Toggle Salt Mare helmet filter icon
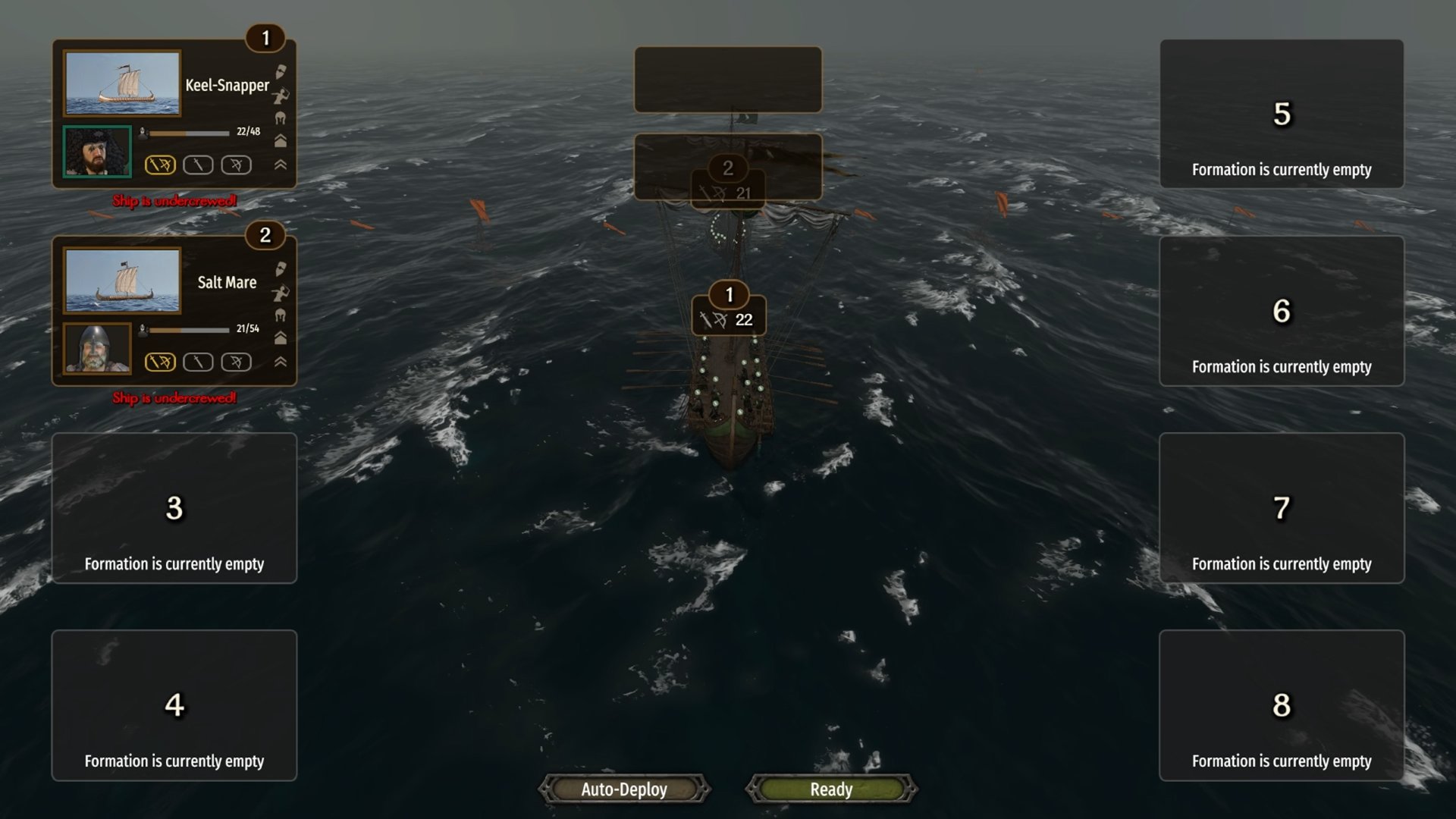1456x819 pixels. coord(281,315)
